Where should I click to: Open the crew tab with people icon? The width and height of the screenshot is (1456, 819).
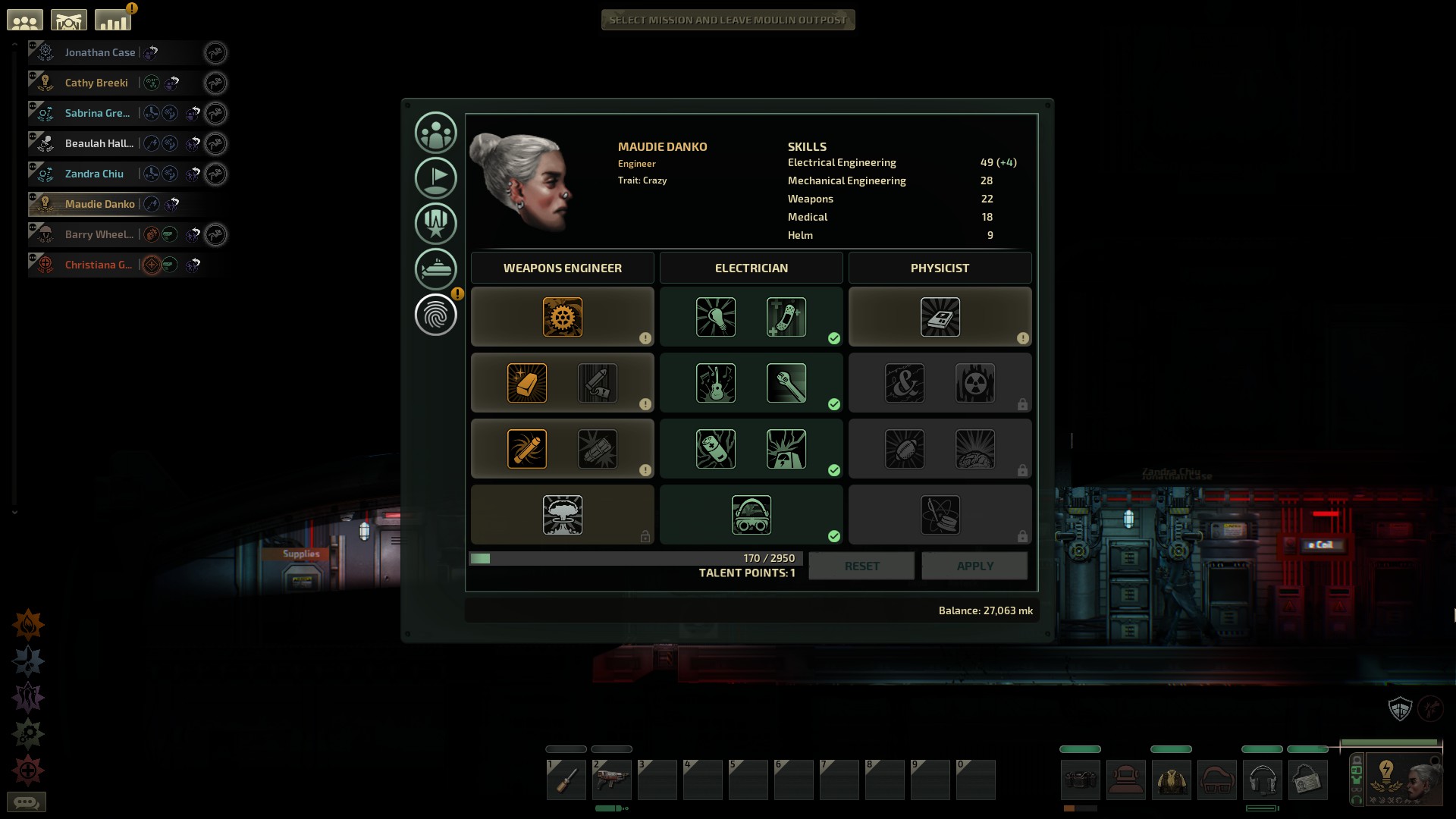pyautogui.click(x=435, y=133)
